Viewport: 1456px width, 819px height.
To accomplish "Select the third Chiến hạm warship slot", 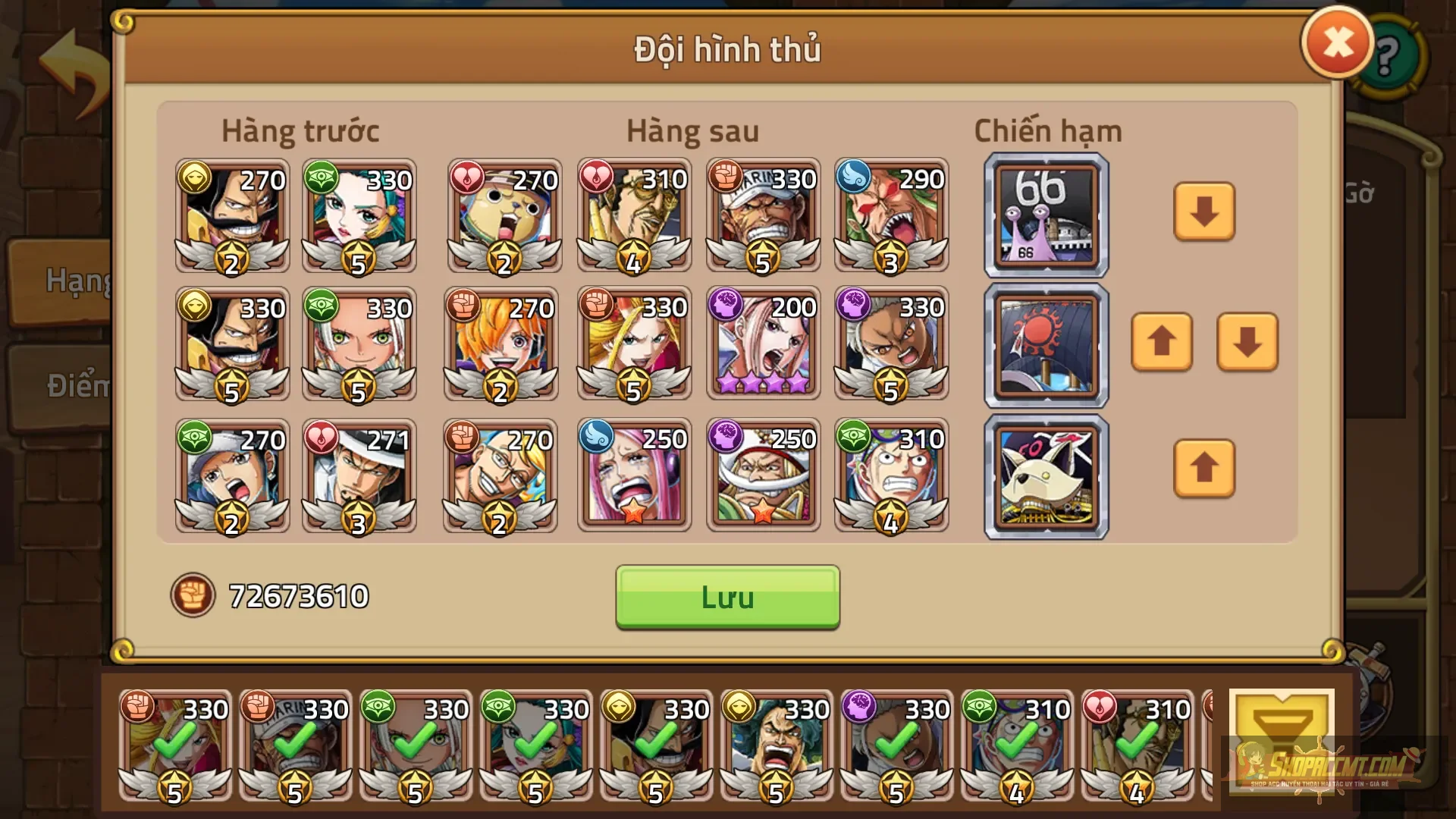I will pos(1046,475).
